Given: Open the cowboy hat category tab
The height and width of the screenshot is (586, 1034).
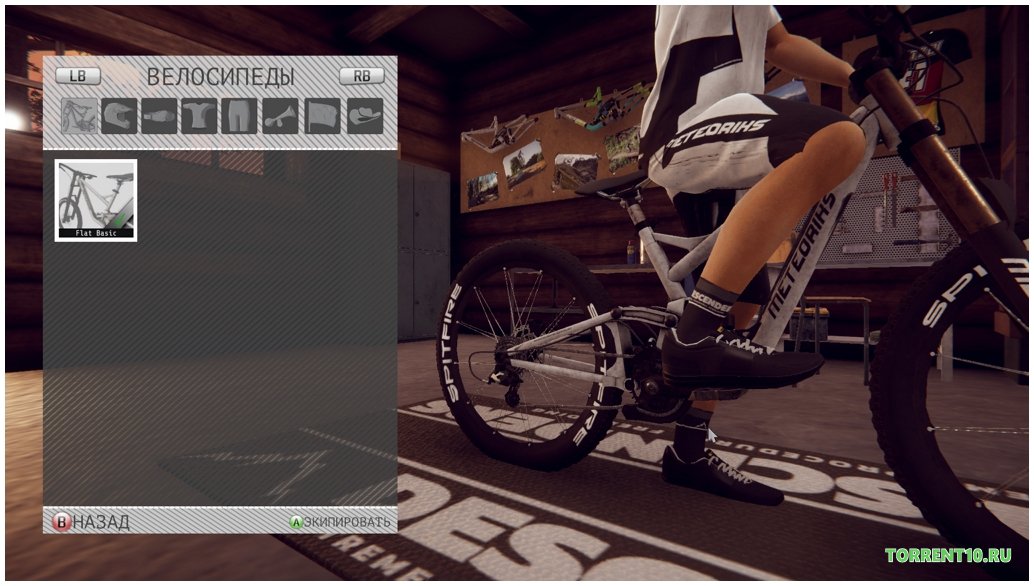Looking at the screenshot, I should pyautogui.click(x=365, y=116).
